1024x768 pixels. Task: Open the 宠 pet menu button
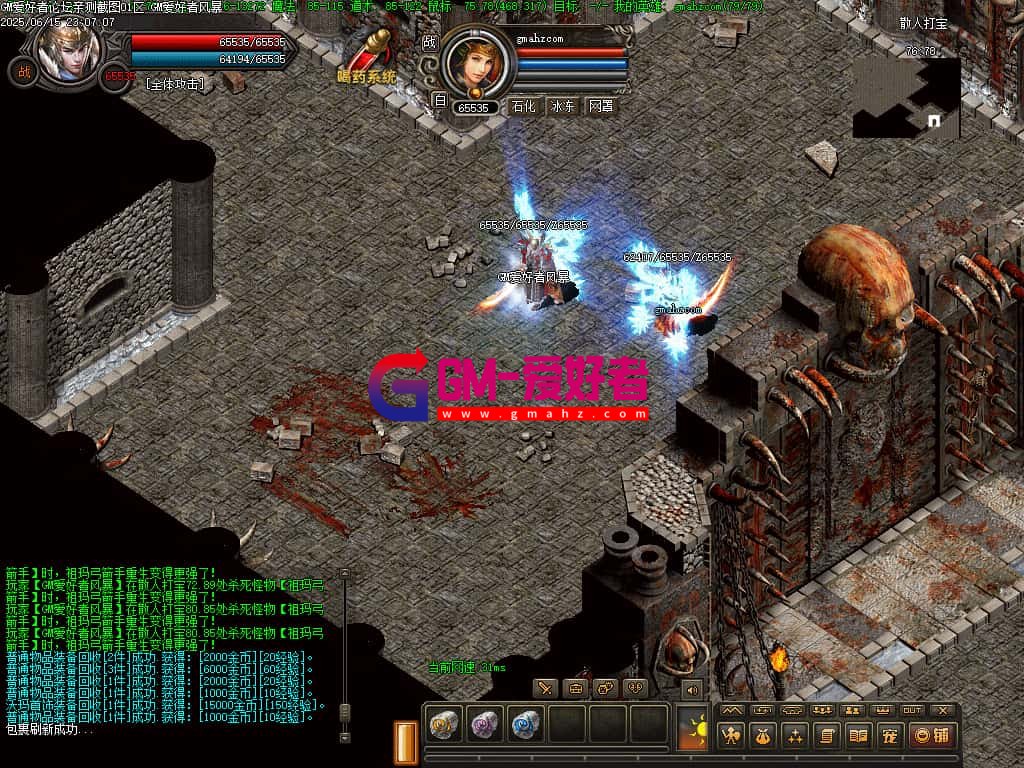coord(887,737)
